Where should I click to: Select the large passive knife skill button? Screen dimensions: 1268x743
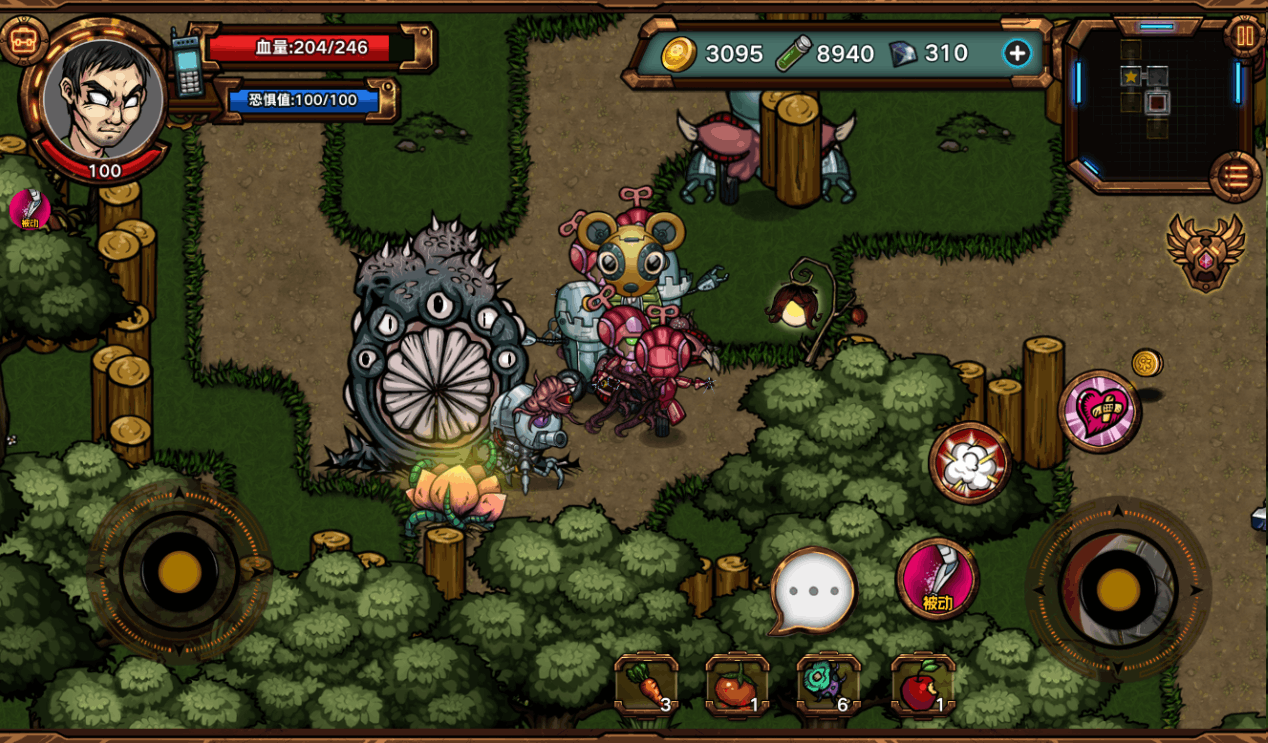coord(937,578)
